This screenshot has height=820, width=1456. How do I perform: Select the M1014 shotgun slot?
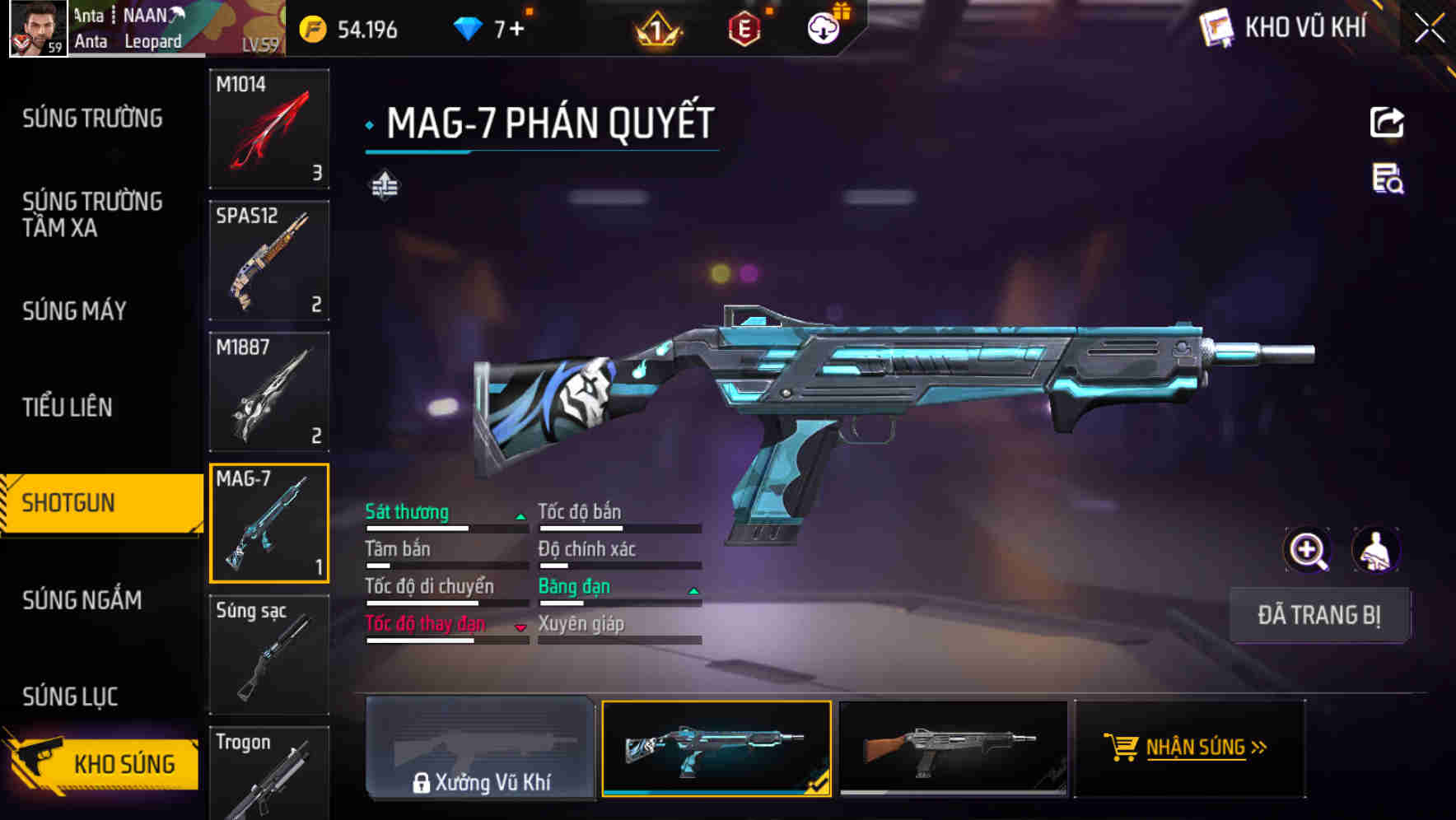point(269,128)
